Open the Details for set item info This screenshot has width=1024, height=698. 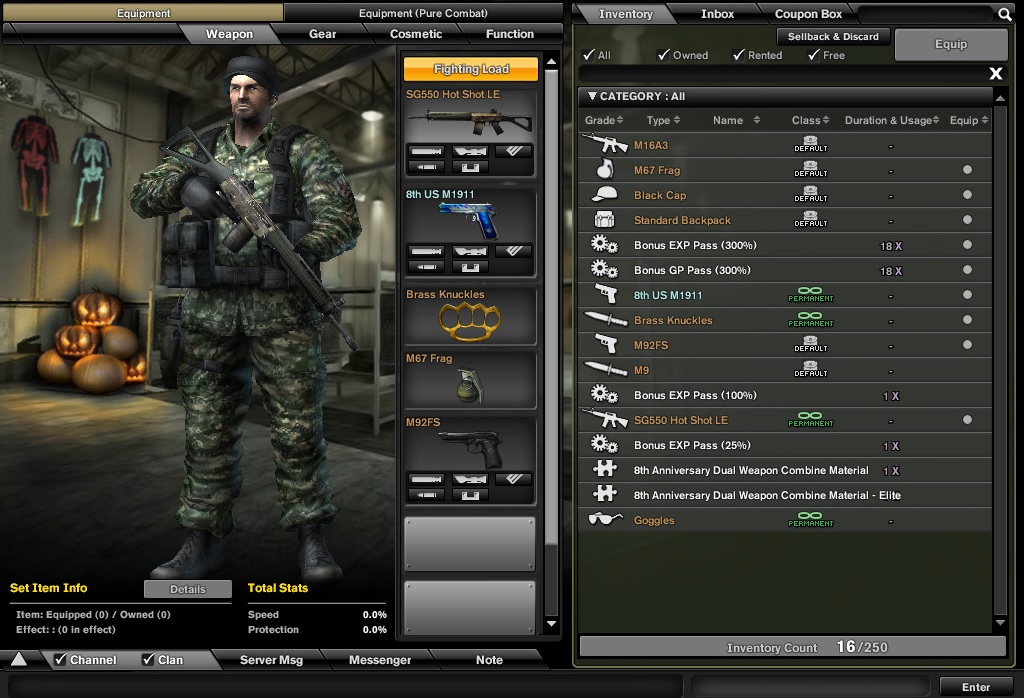pyautogui.click(x=187, y=589)
